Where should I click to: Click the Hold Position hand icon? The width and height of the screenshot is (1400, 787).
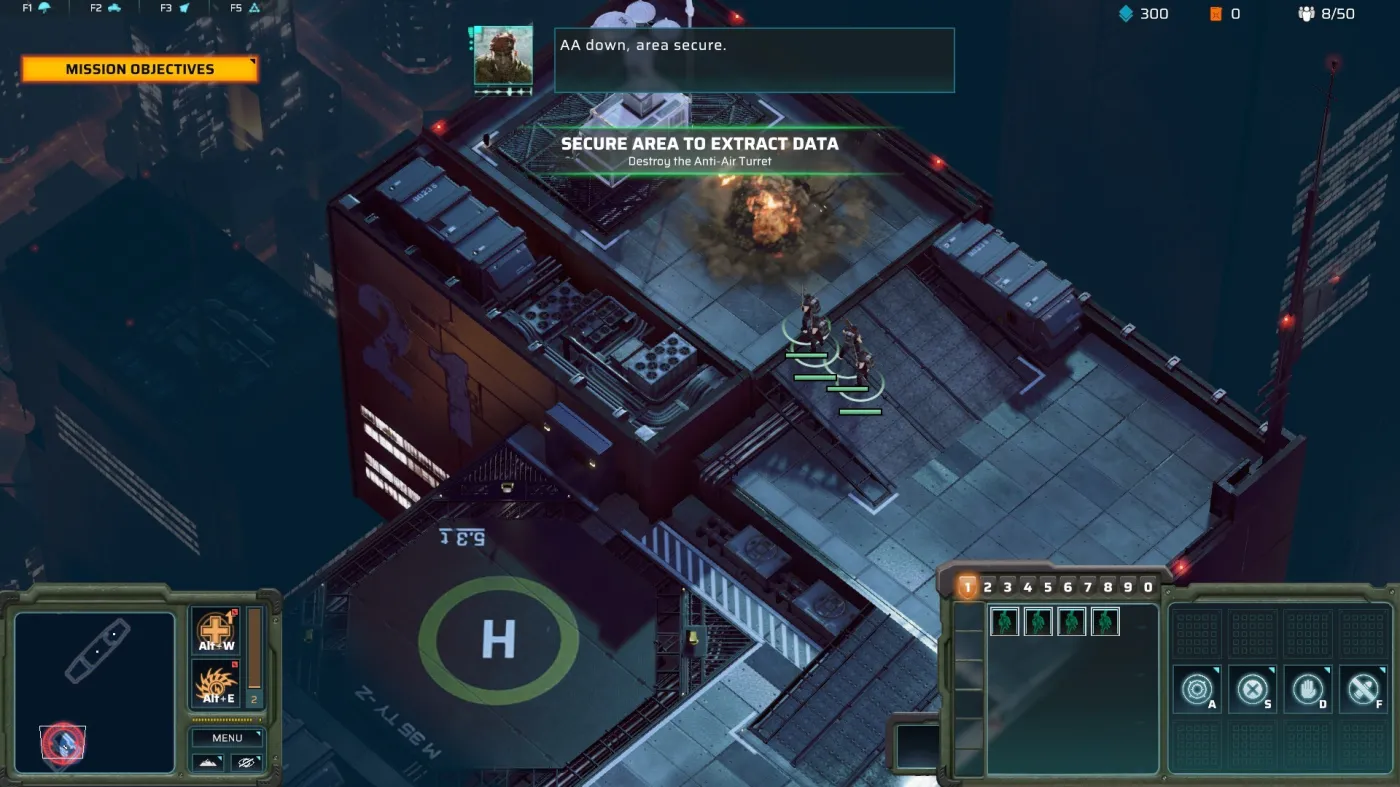pos(1307,690)
